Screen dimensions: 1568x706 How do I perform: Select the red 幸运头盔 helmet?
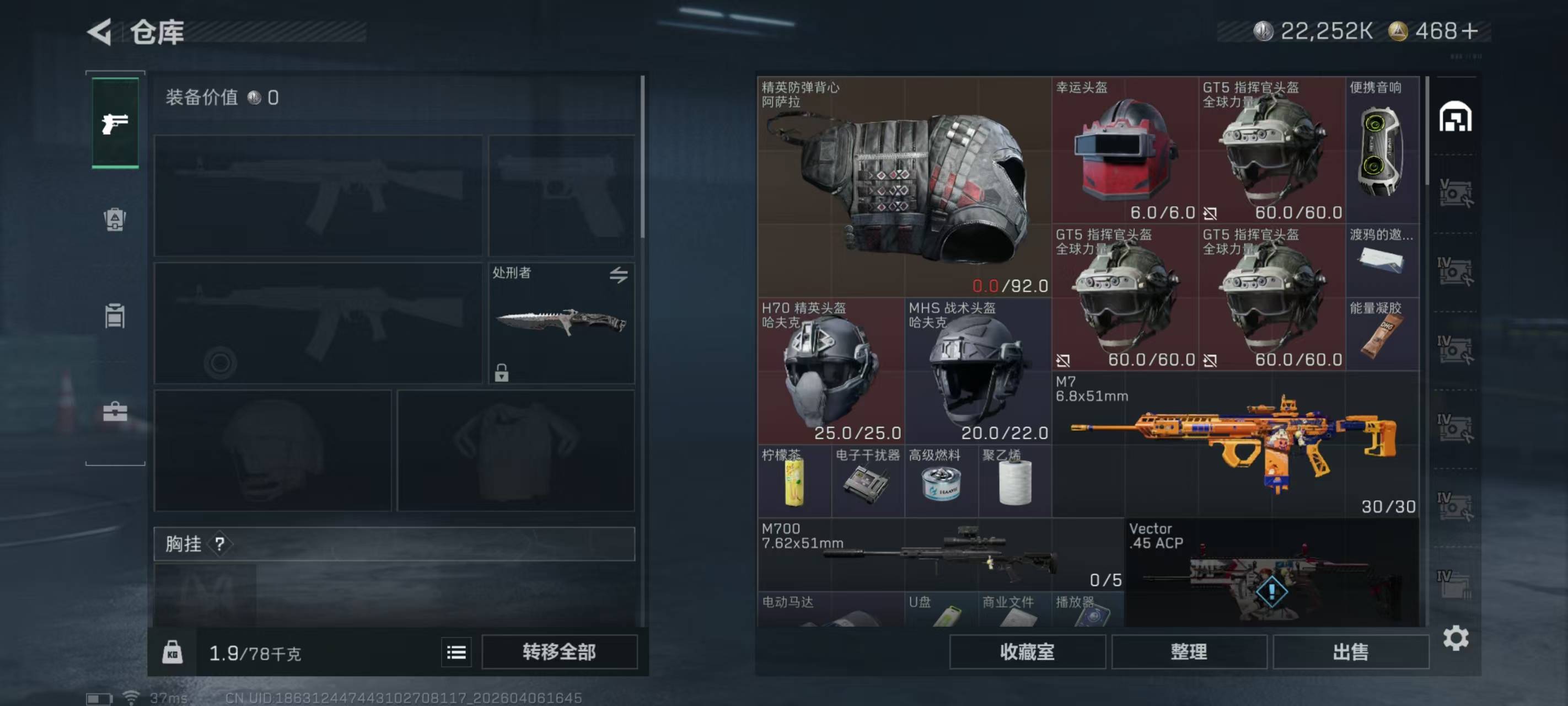click(x=1124, y=150)
